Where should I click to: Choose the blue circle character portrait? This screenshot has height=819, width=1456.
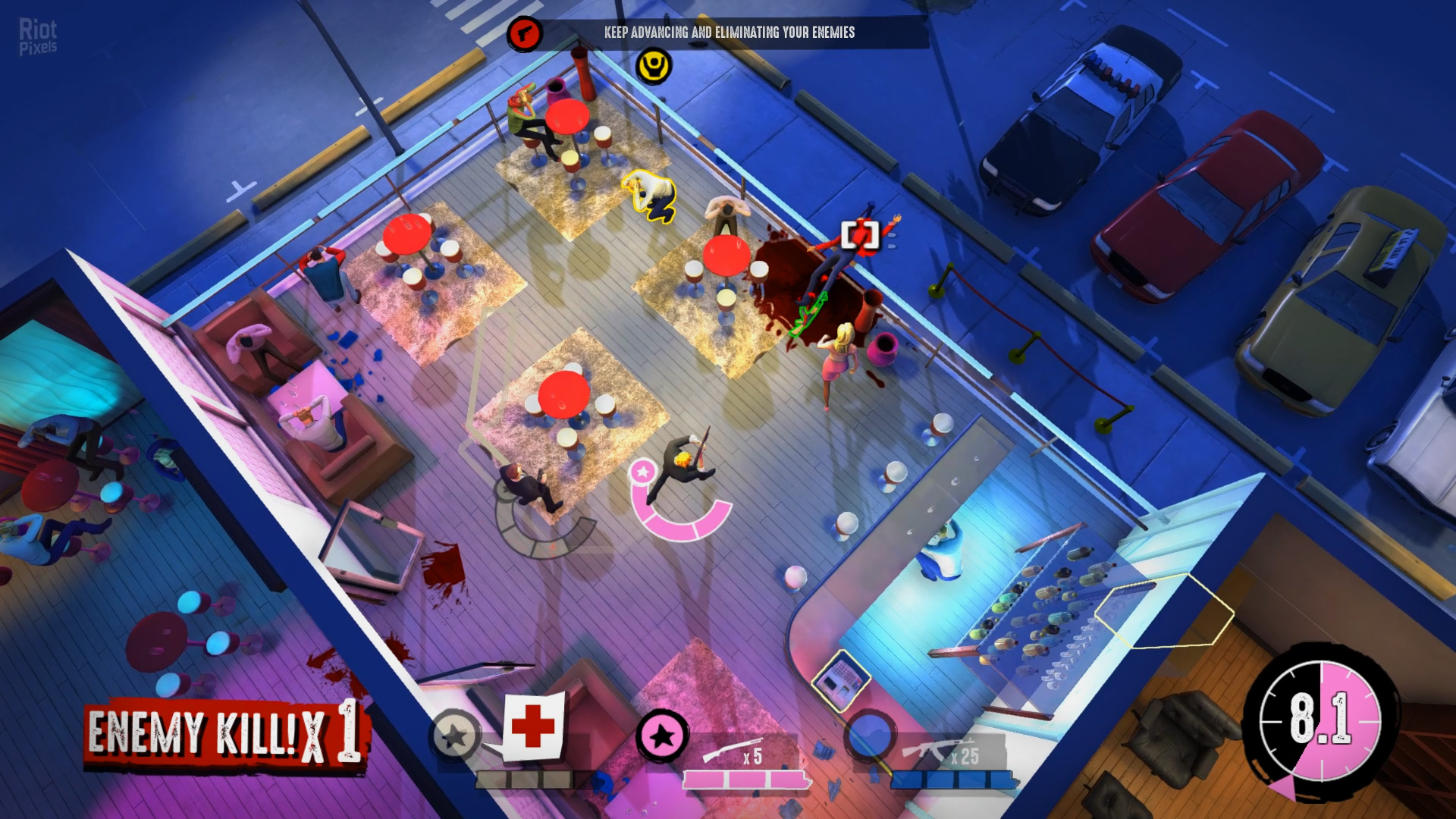[x=871, y=735]
